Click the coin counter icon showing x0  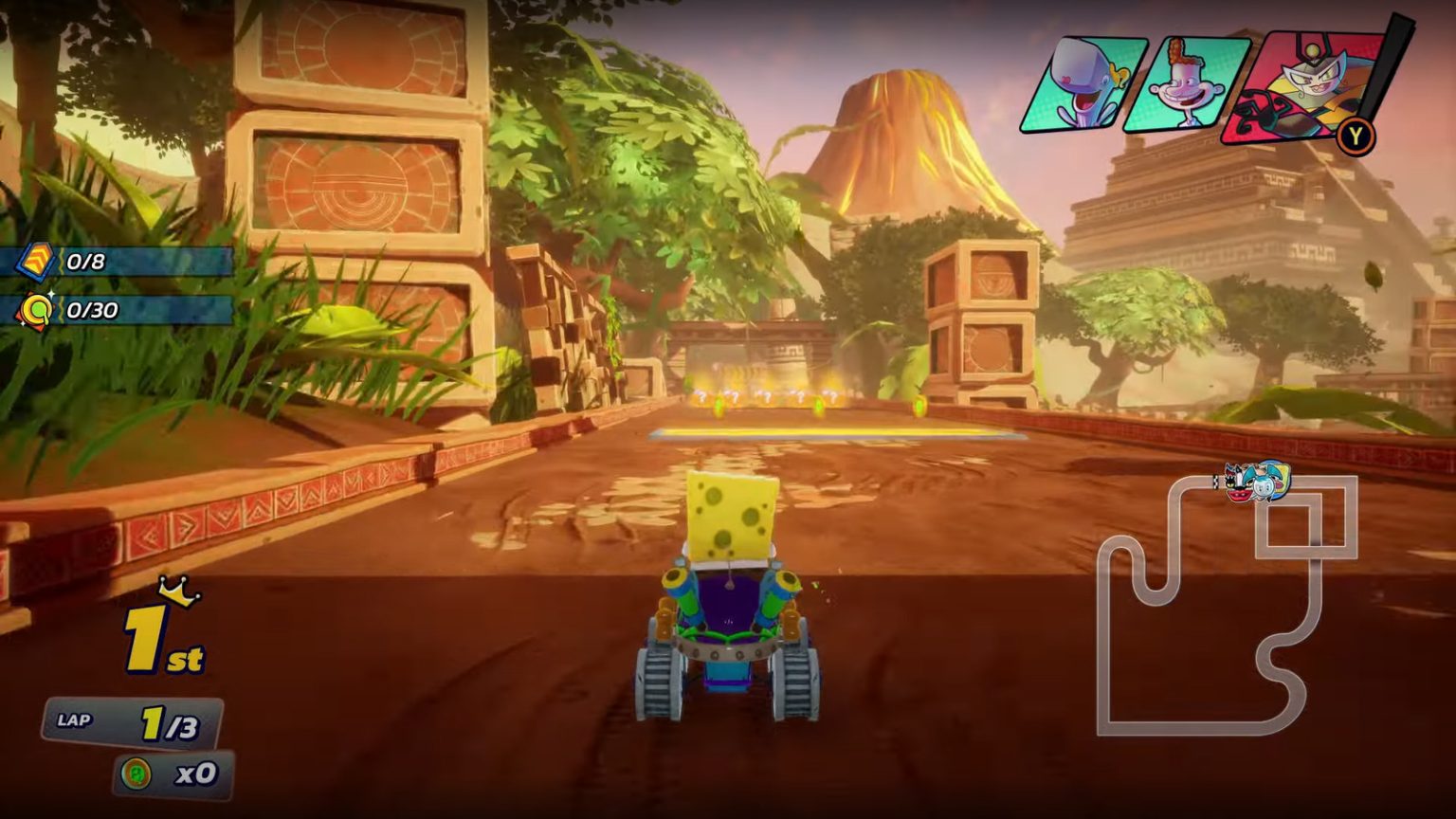coord(138,773)
